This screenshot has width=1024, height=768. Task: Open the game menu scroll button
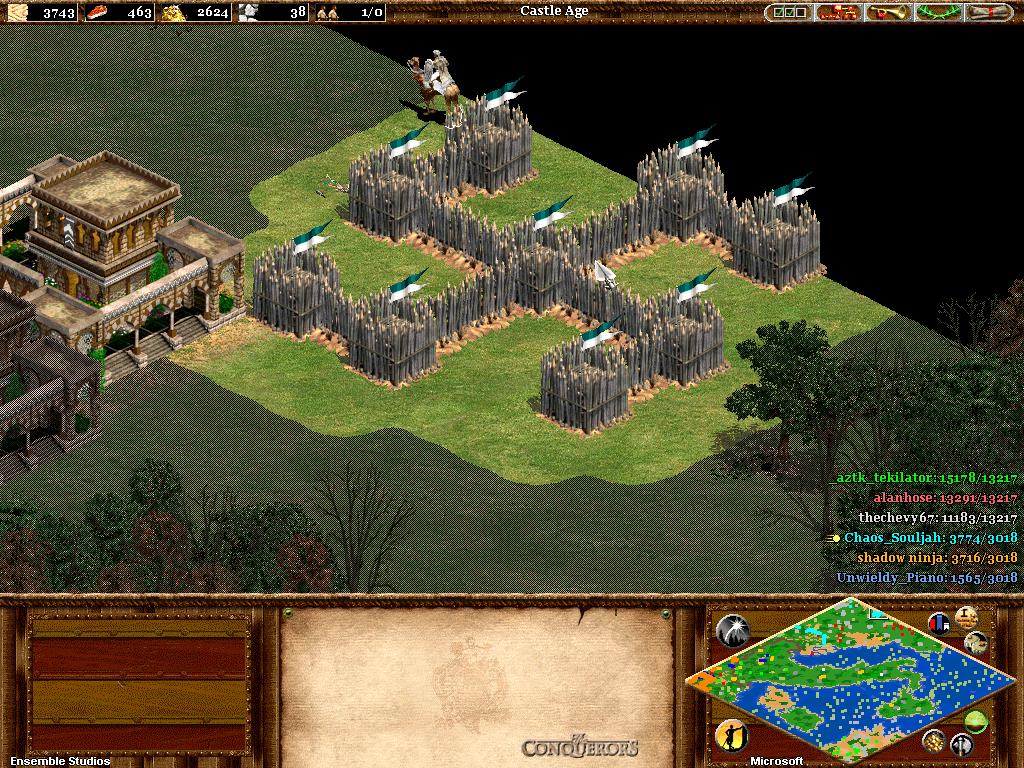coord(990,12)
